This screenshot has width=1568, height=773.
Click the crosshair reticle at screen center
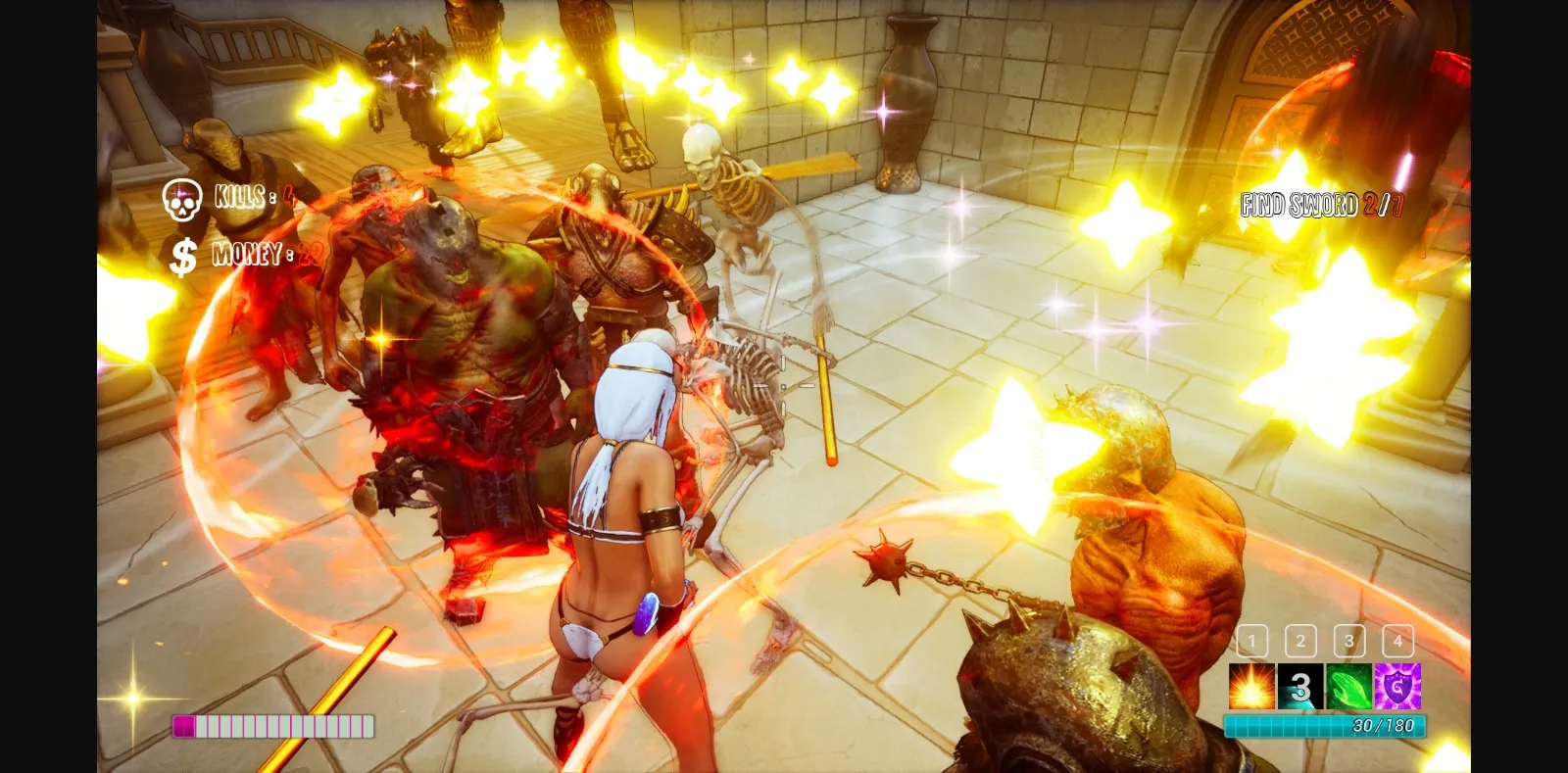784,386
